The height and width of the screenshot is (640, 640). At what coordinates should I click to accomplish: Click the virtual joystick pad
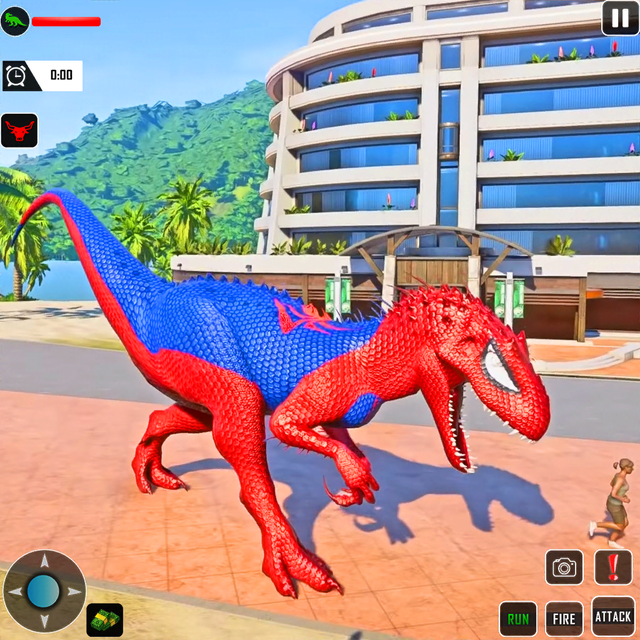point(44,591)
